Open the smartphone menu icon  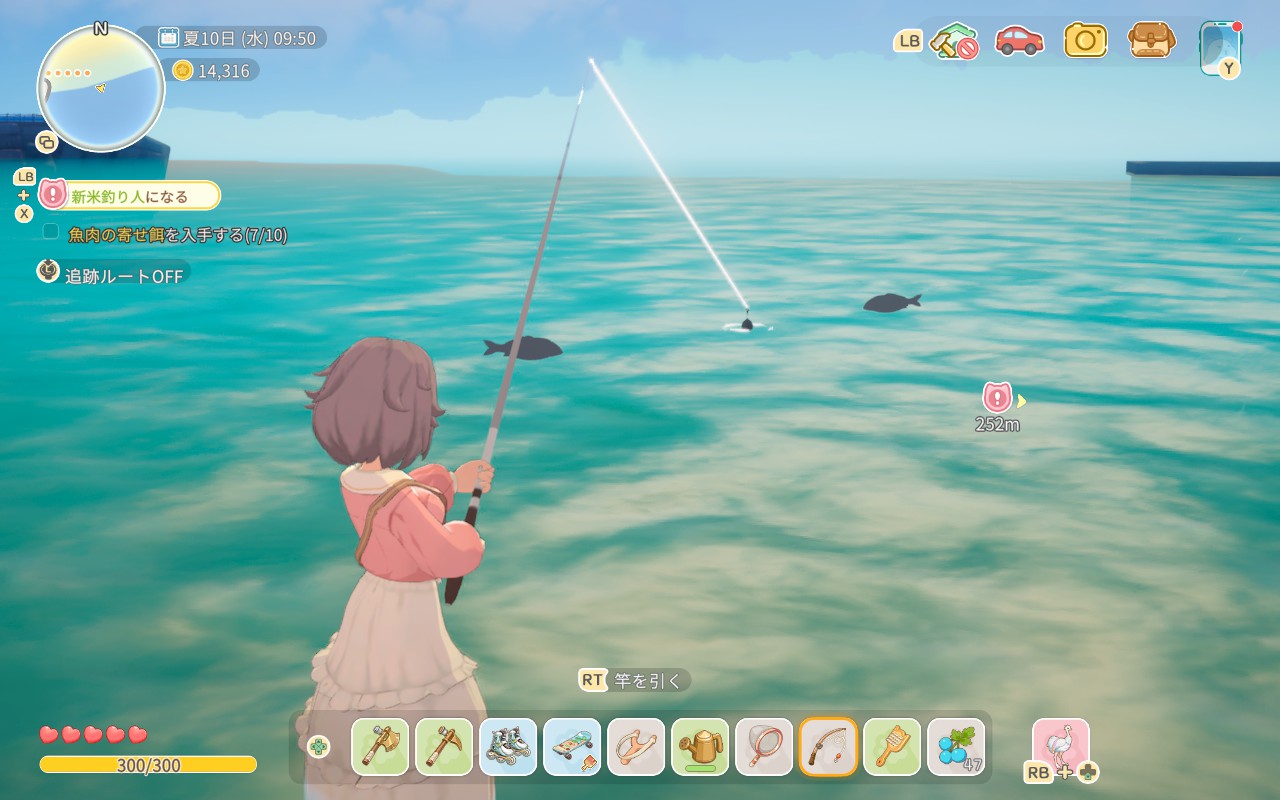click(x=1220, y=46)
